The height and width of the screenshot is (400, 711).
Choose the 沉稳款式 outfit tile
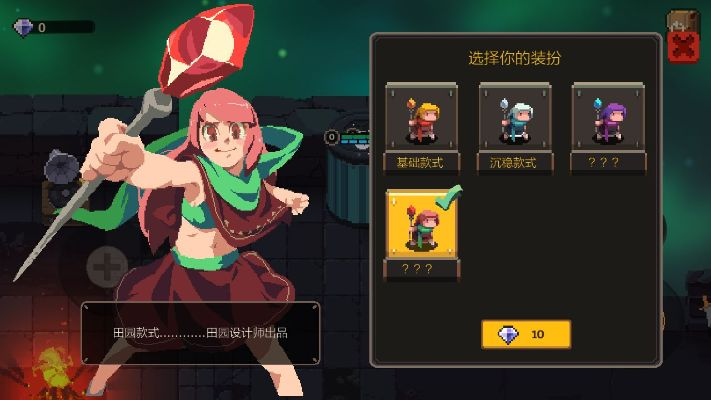(514, 122)
